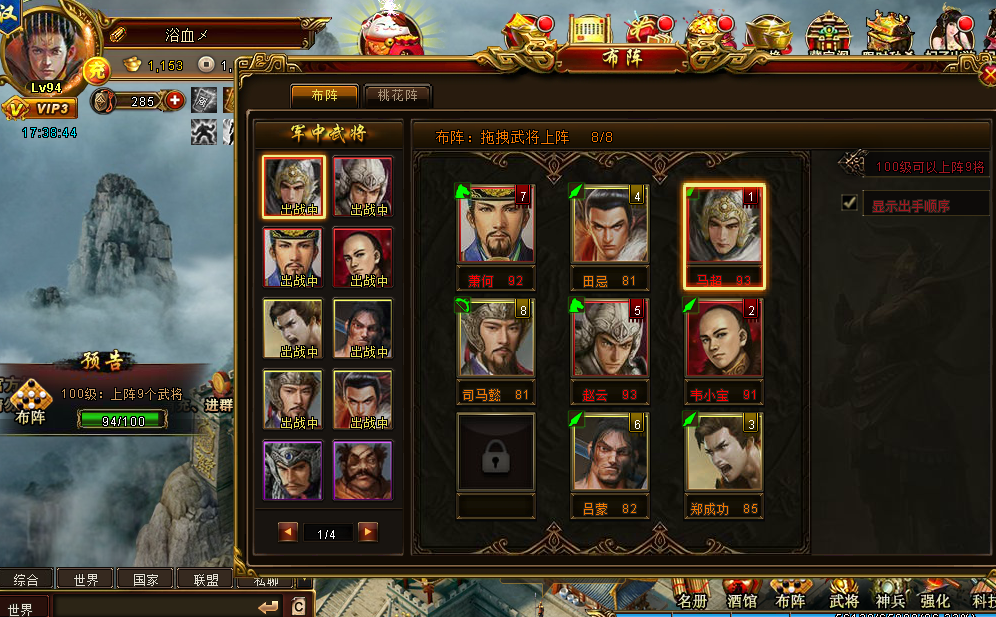996x617 pixels.
Task: Click the locked formation slot
Action: (496, 453)
